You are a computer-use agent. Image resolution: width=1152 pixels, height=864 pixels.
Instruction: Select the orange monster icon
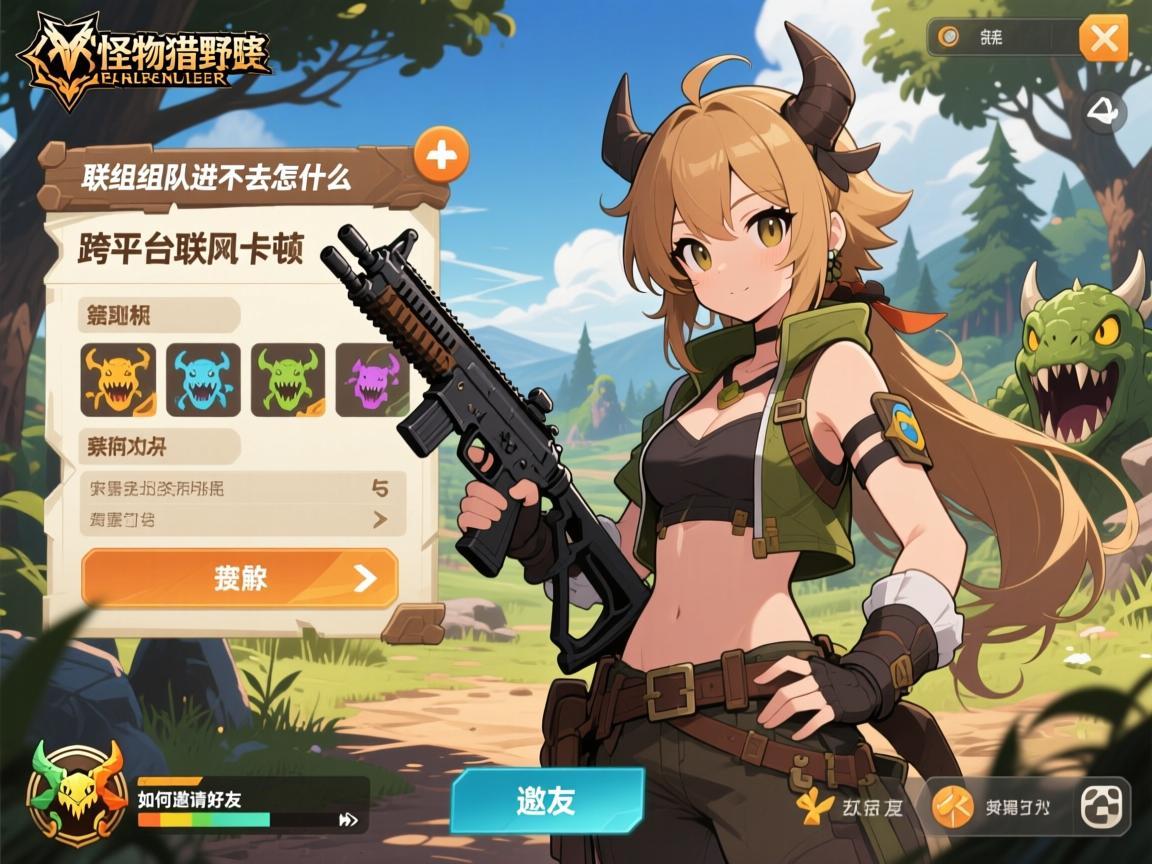[118, 380]
